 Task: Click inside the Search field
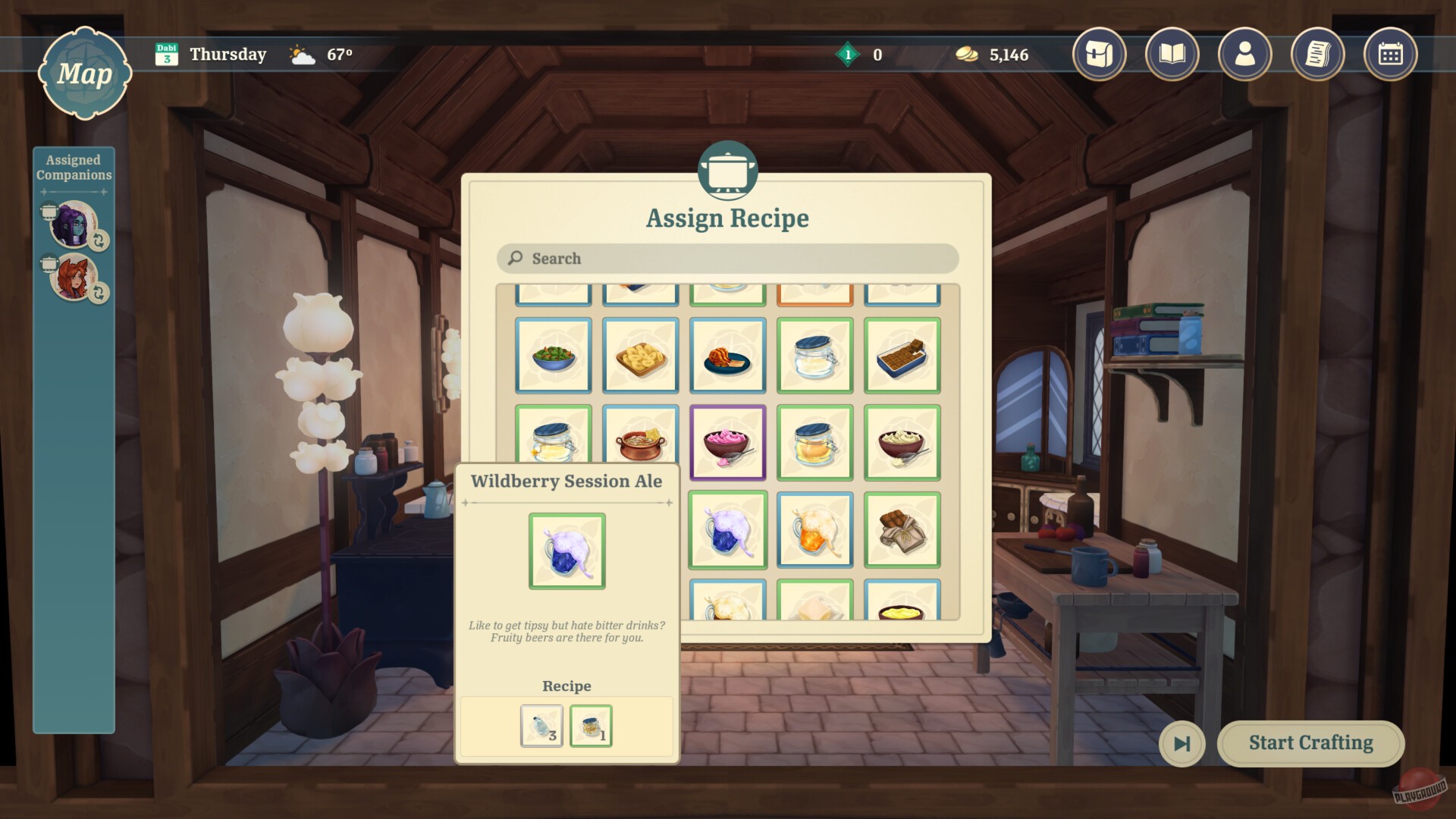(726, 259)
